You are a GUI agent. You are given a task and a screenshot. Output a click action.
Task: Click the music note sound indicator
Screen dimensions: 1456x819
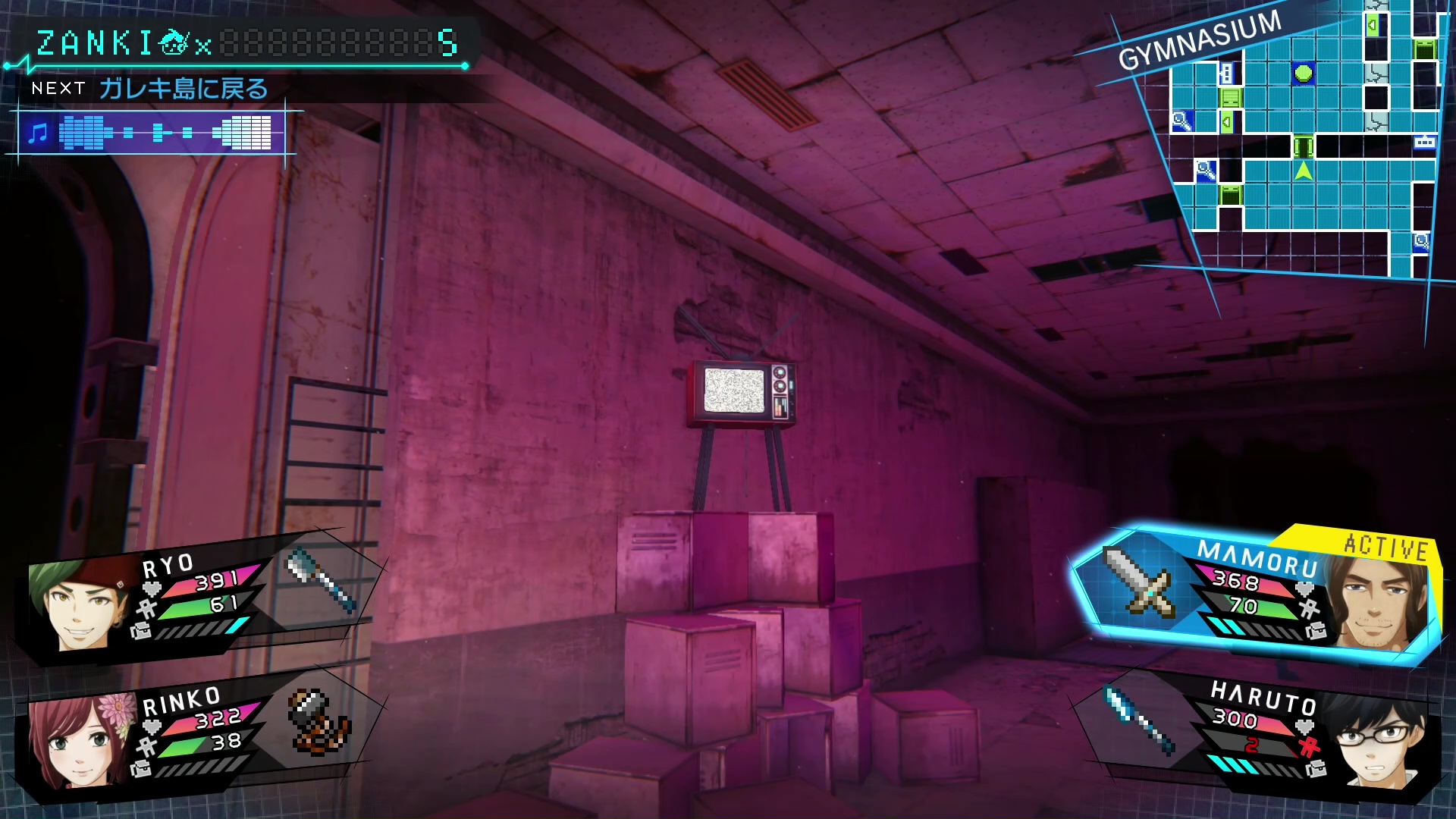pyautogui.click(x=37, y=133)
